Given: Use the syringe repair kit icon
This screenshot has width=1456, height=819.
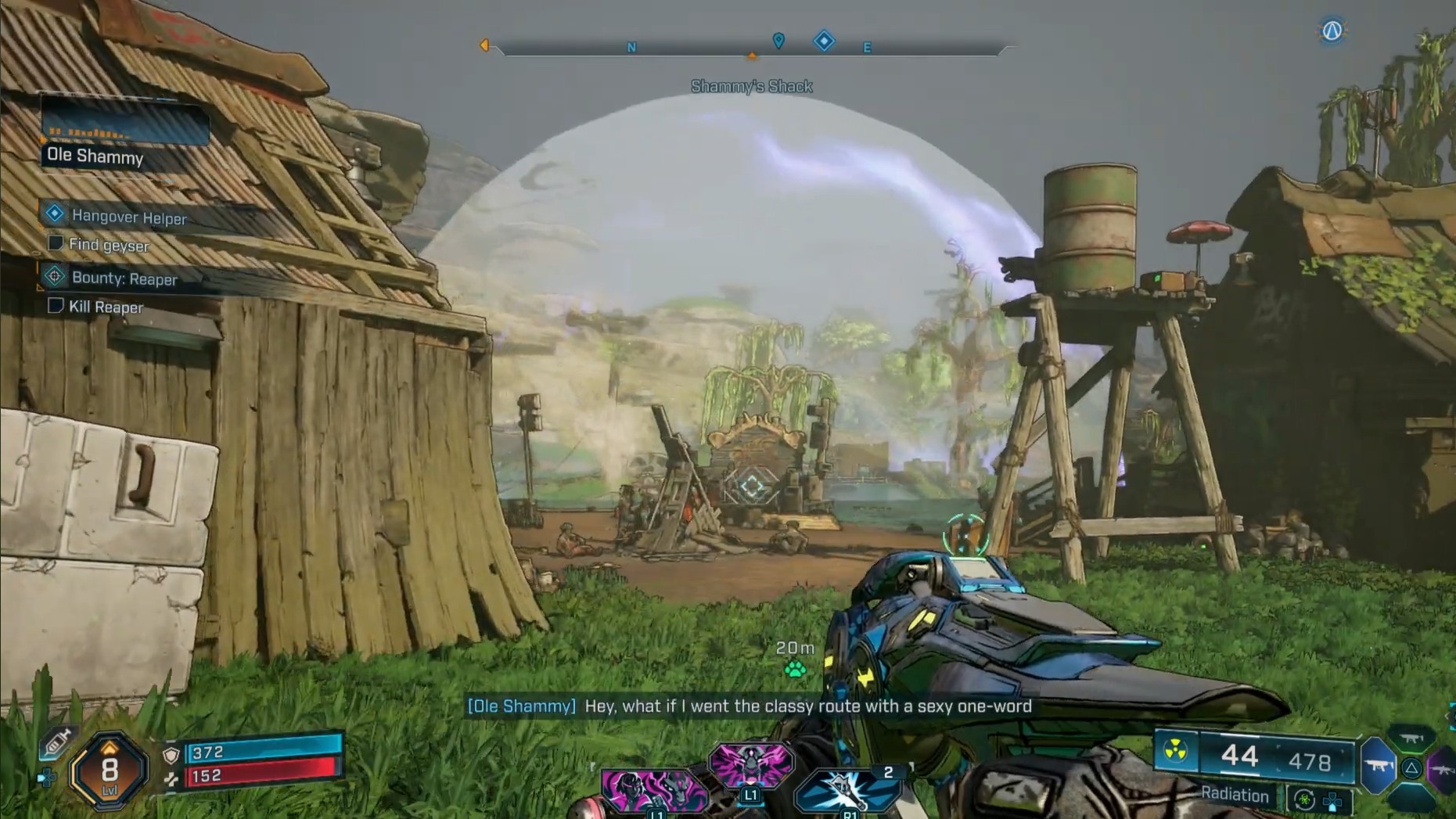Looking at the screenshot, I should [x=57, y=743].
